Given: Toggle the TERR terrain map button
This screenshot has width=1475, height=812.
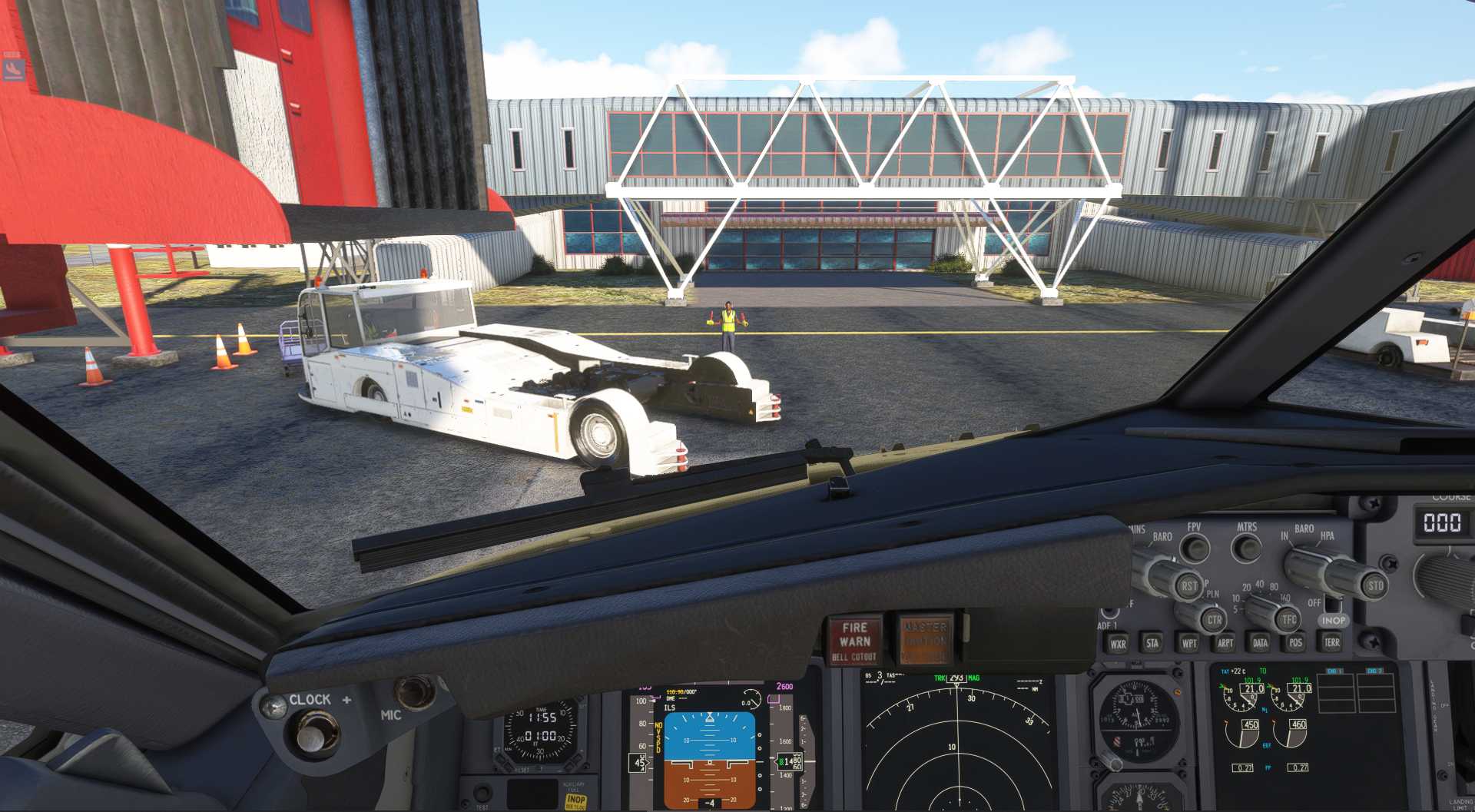Looking at the screenshot, I should (1331, 641).
